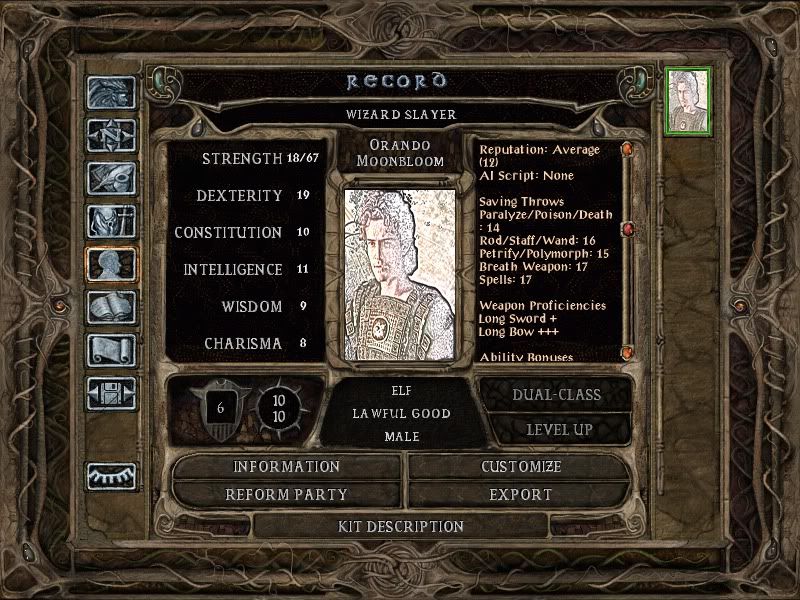Rest the party with the closed-eye icon
800x600 pixels.
[111, 475]
